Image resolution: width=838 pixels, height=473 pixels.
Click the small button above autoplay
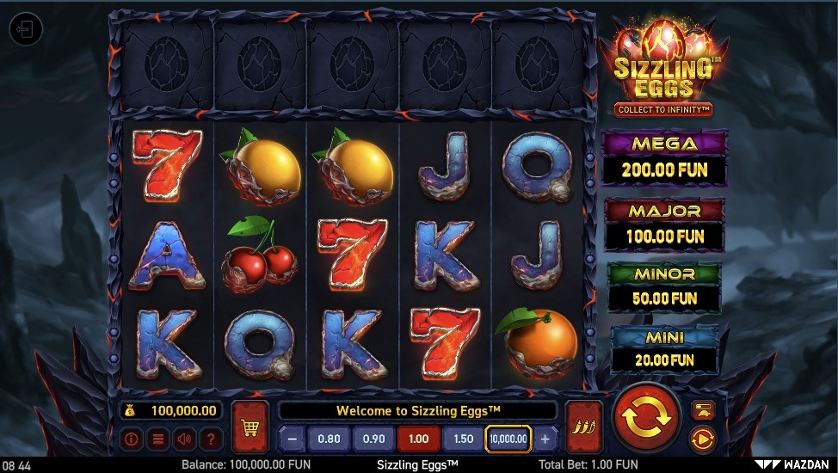(702, 409)
